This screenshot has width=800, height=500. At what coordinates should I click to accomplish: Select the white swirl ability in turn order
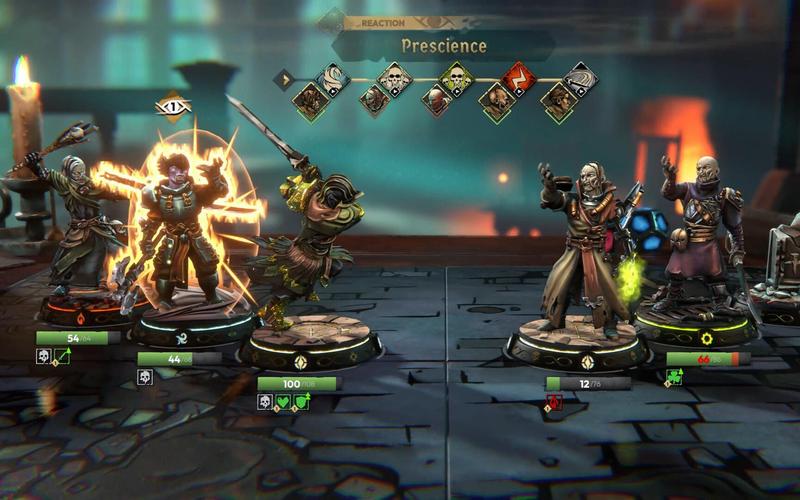pyautogui.click(x=333, y=77)
